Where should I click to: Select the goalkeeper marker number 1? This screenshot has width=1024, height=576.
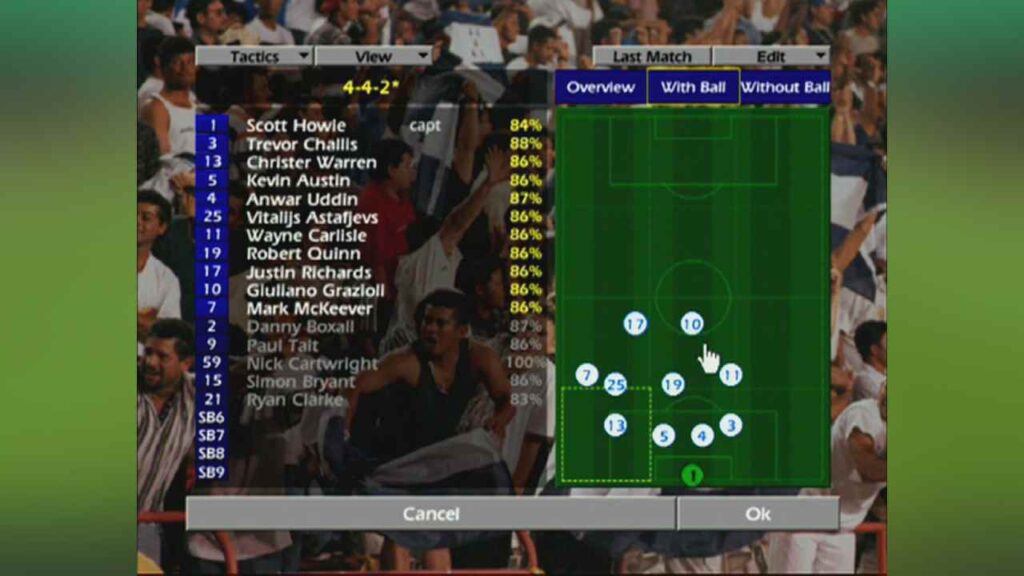(x=692, y=475)
